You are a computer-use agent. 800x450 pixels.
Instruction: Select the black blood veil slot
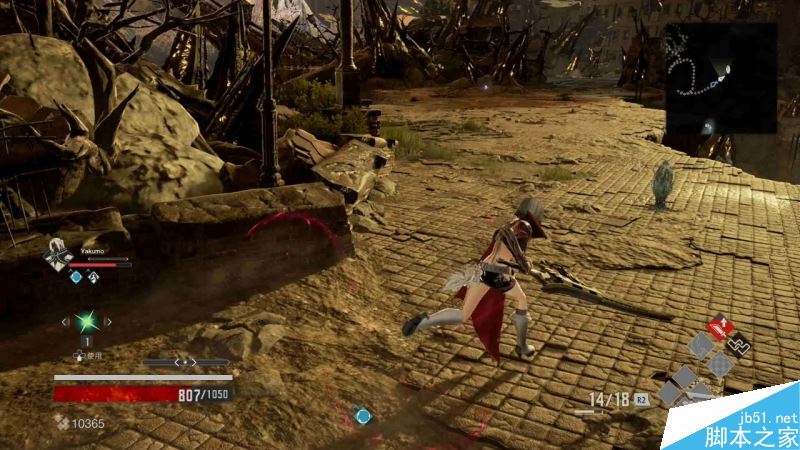pyautogui.click(x=740, y=345)
